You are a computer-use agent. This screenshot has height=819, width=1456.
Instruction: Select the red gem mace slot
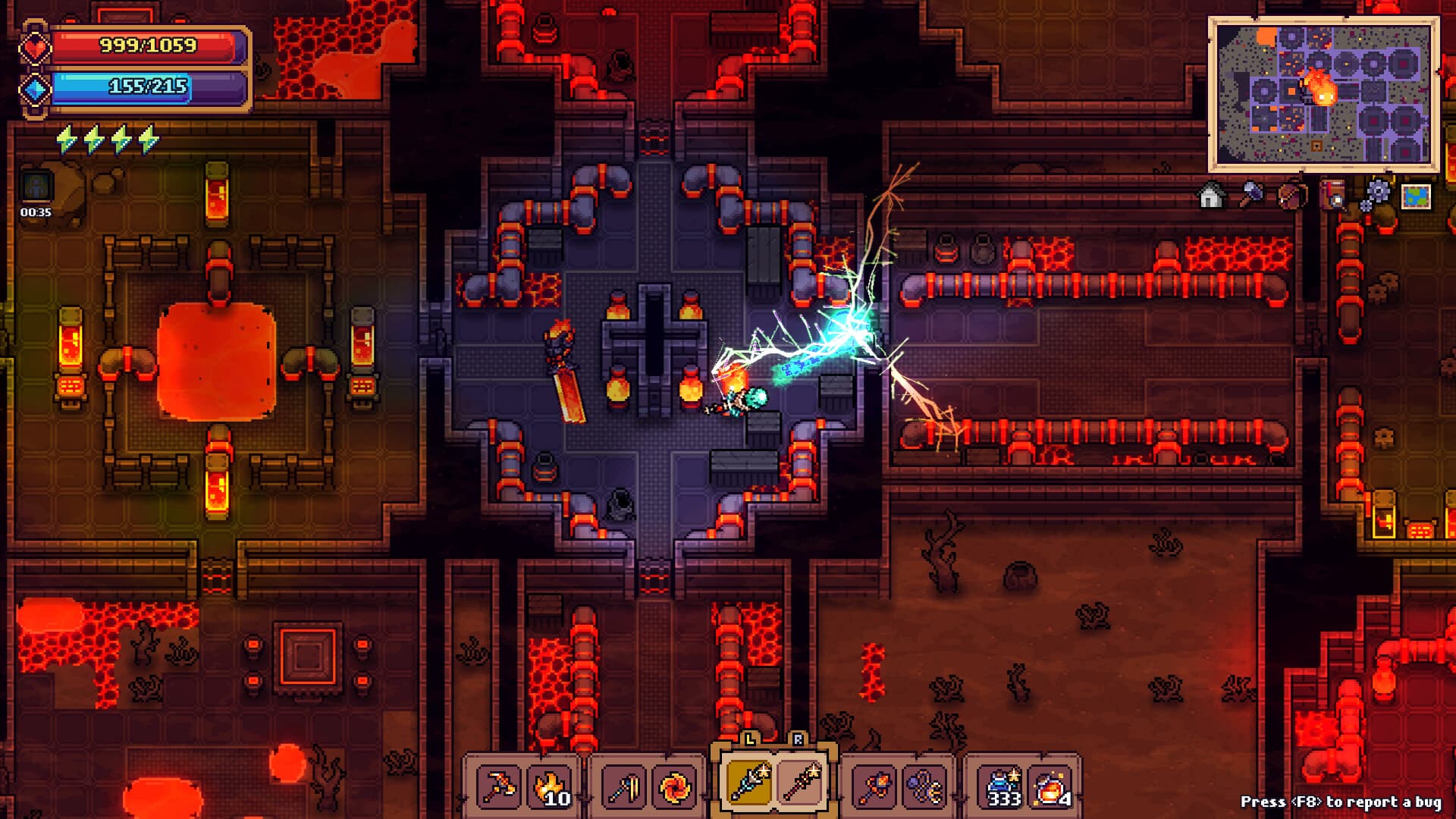click(874, 786)
